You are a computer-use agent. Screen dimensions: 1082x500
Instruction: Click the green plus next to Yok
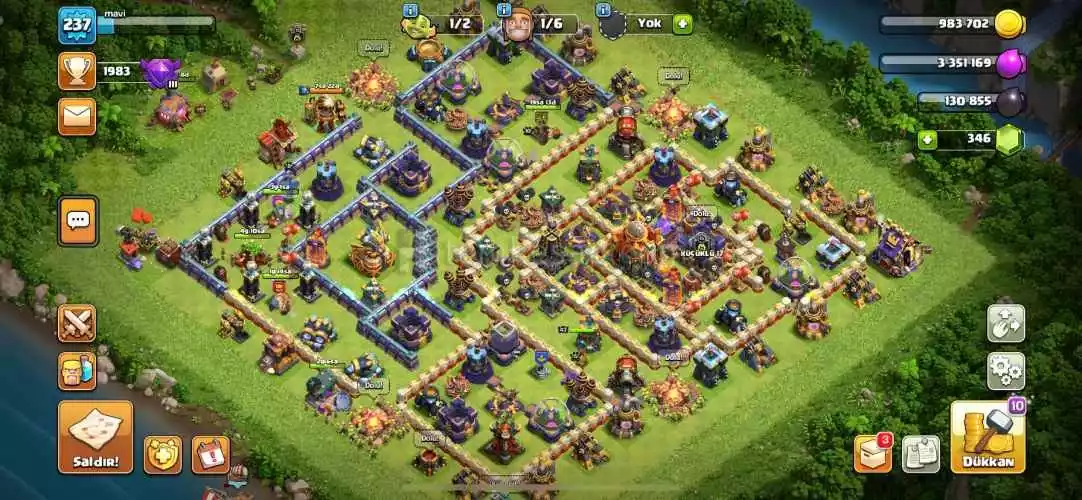click(x=682, y=23)
